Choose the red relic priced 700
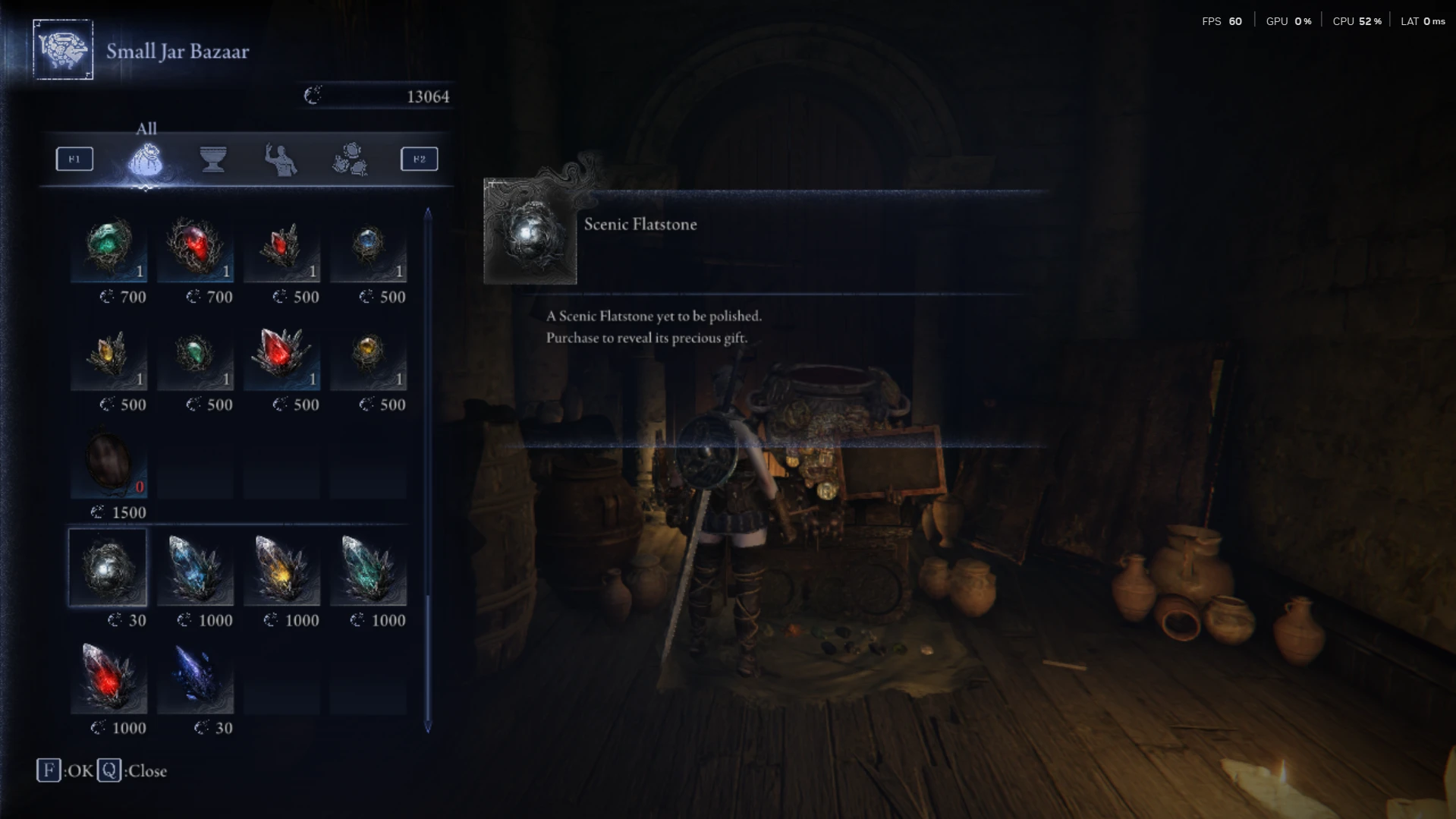This screenshot has height=819, width=1456. click(x=195, y=247)
